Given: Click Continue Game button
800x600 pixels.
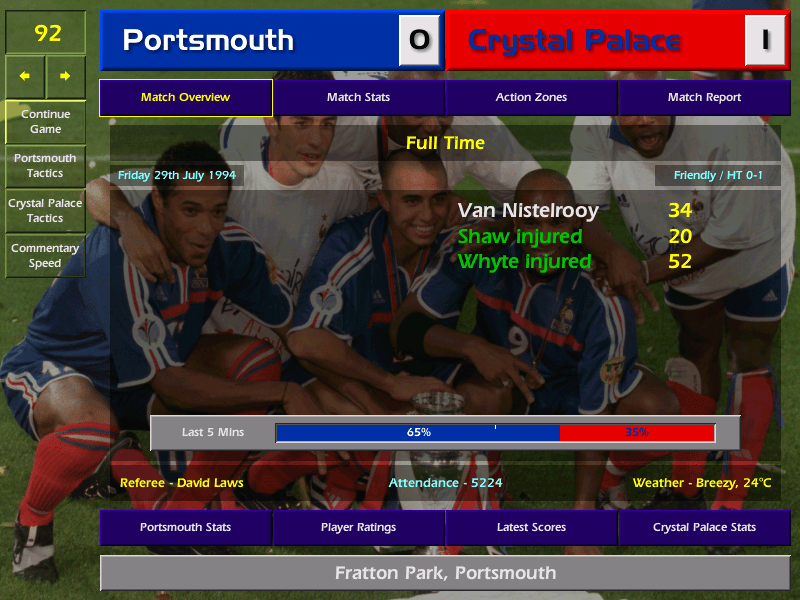Looking at the screenshot, I should pyautogui.click(x=45, y=121).
